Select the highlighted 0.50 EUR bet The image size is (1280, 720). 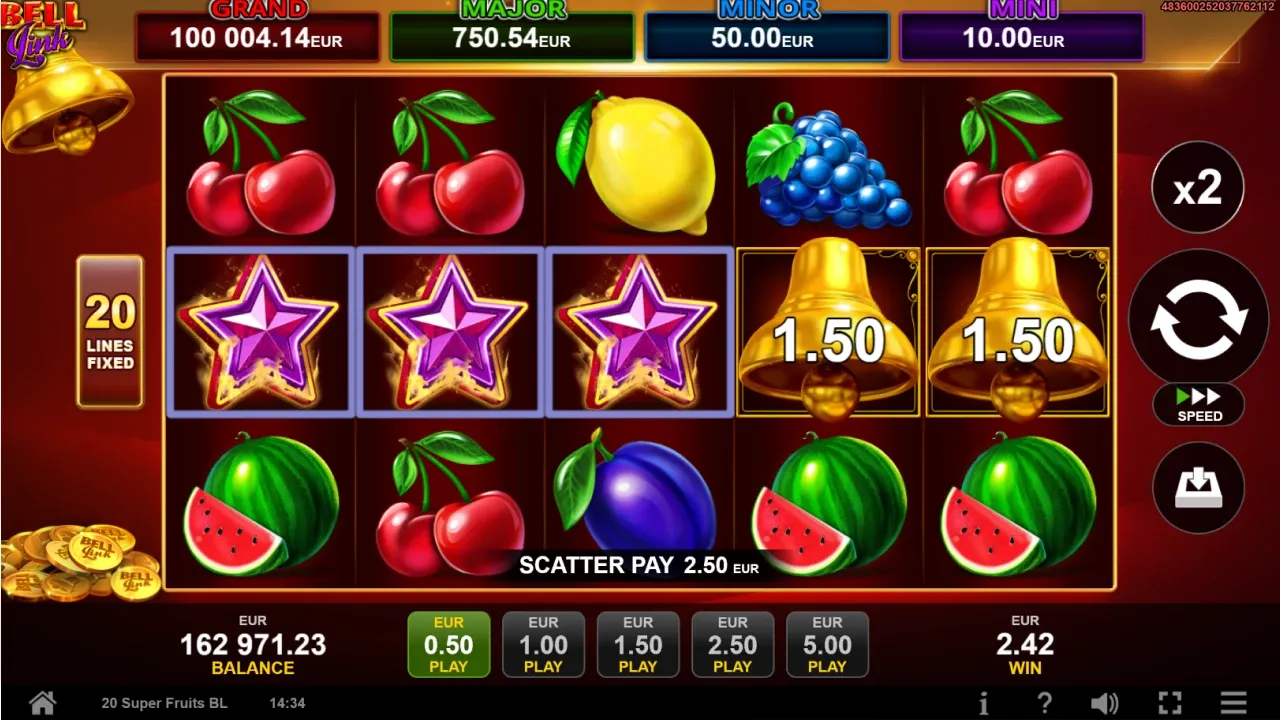click(x=449, y=644)
